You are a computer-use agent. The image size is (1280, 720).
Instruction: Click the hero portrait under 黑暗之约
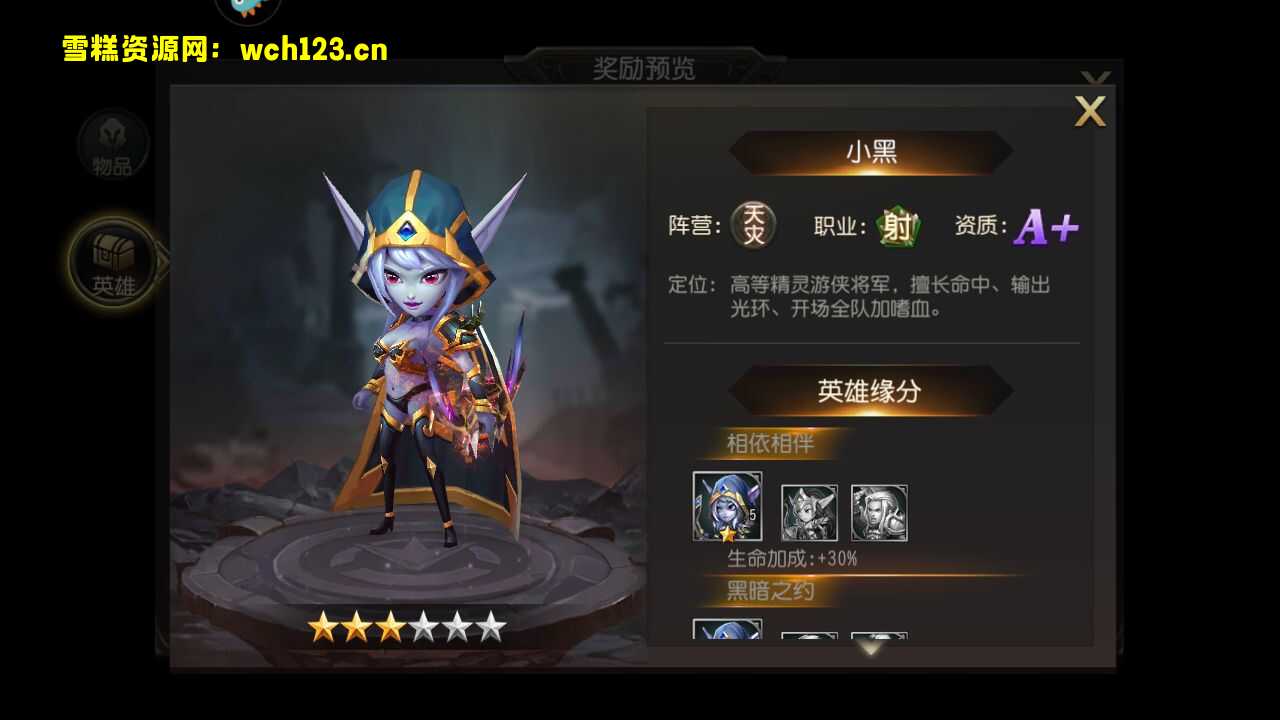(x=727, y=634)
